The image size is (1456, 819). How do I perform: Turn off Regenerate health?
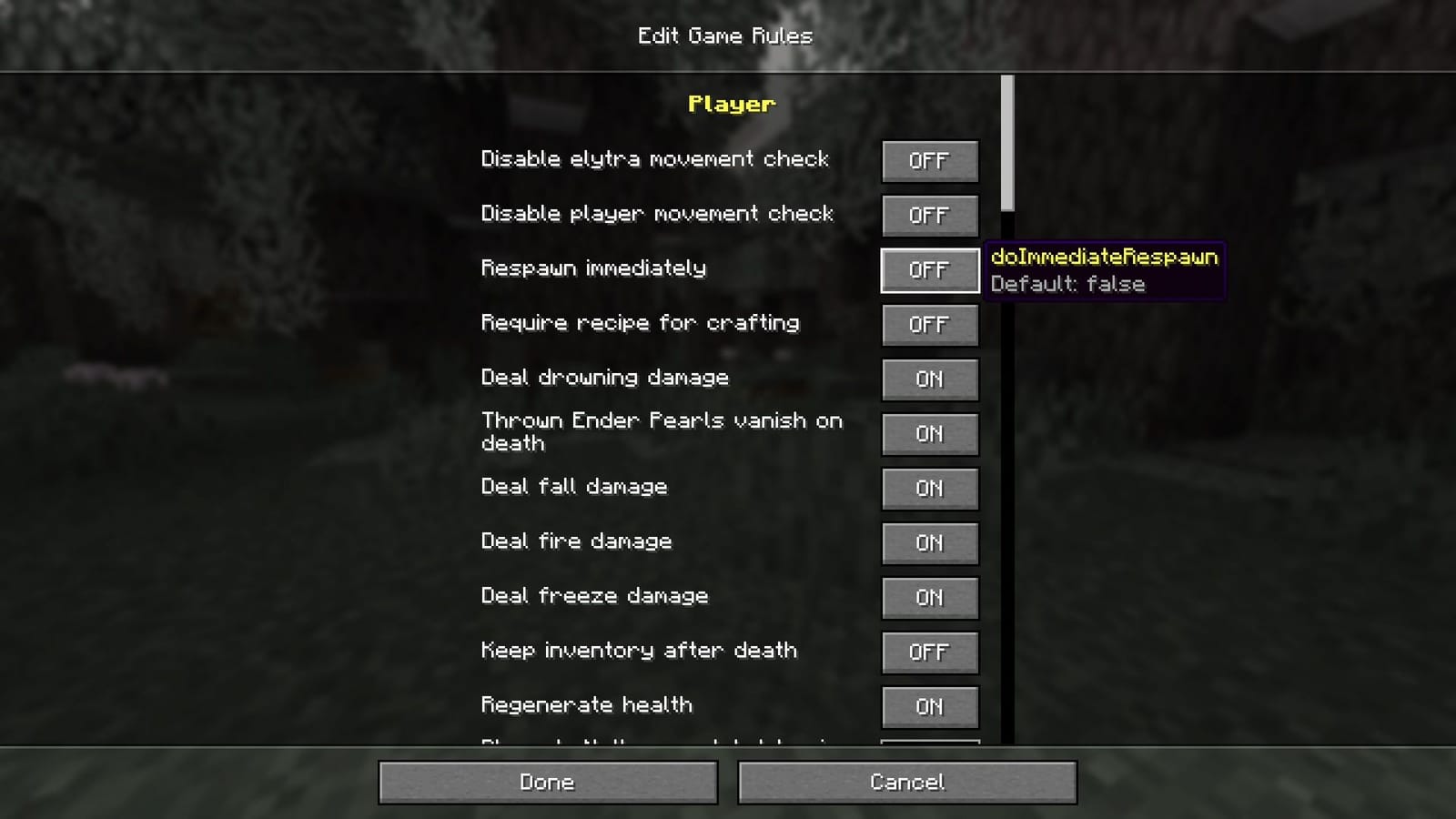tap(929, 707)
